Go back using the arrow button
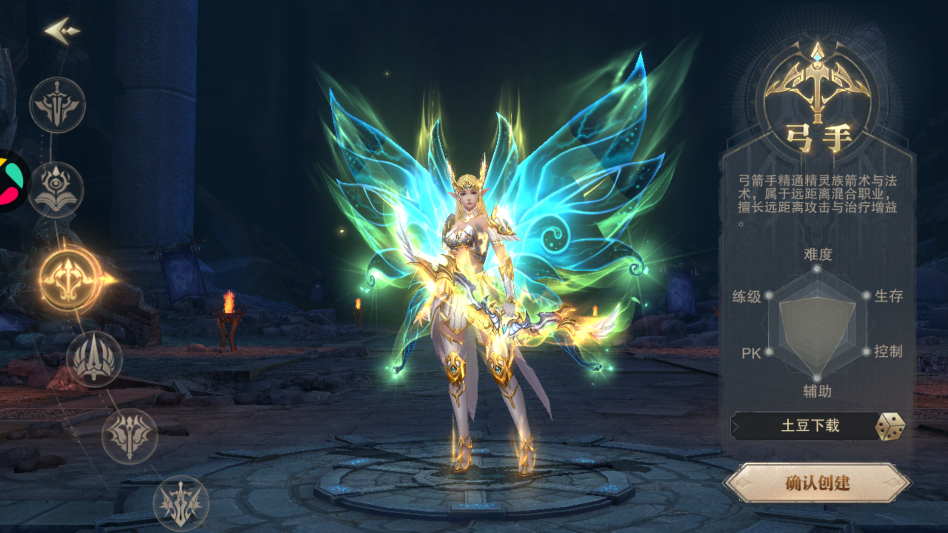948x533 pixels. [61, 30]
